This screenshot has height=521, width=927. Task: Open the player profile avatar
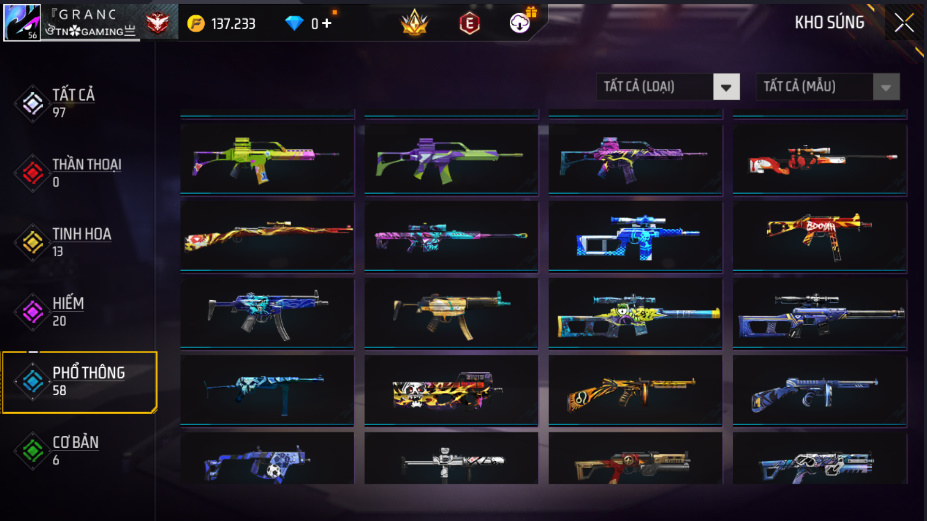pyautogui.click(x=22, y=22)
